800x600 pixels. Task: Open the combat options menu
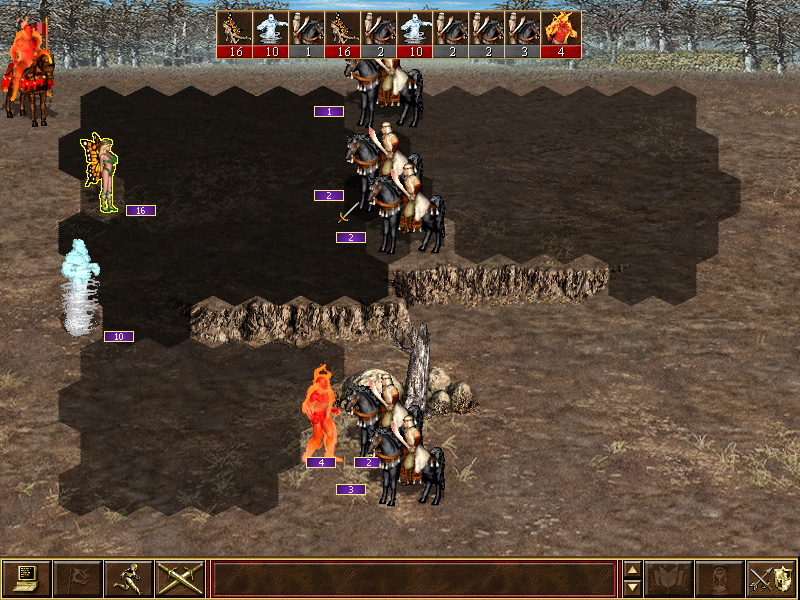click(27, 579)
